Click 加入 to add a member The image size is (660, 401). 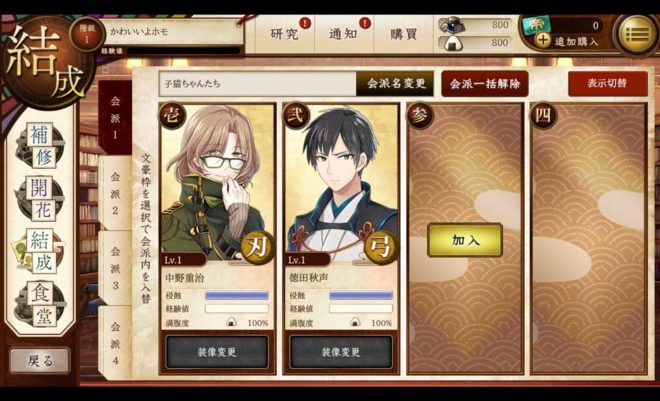click(x=465, y=240)
